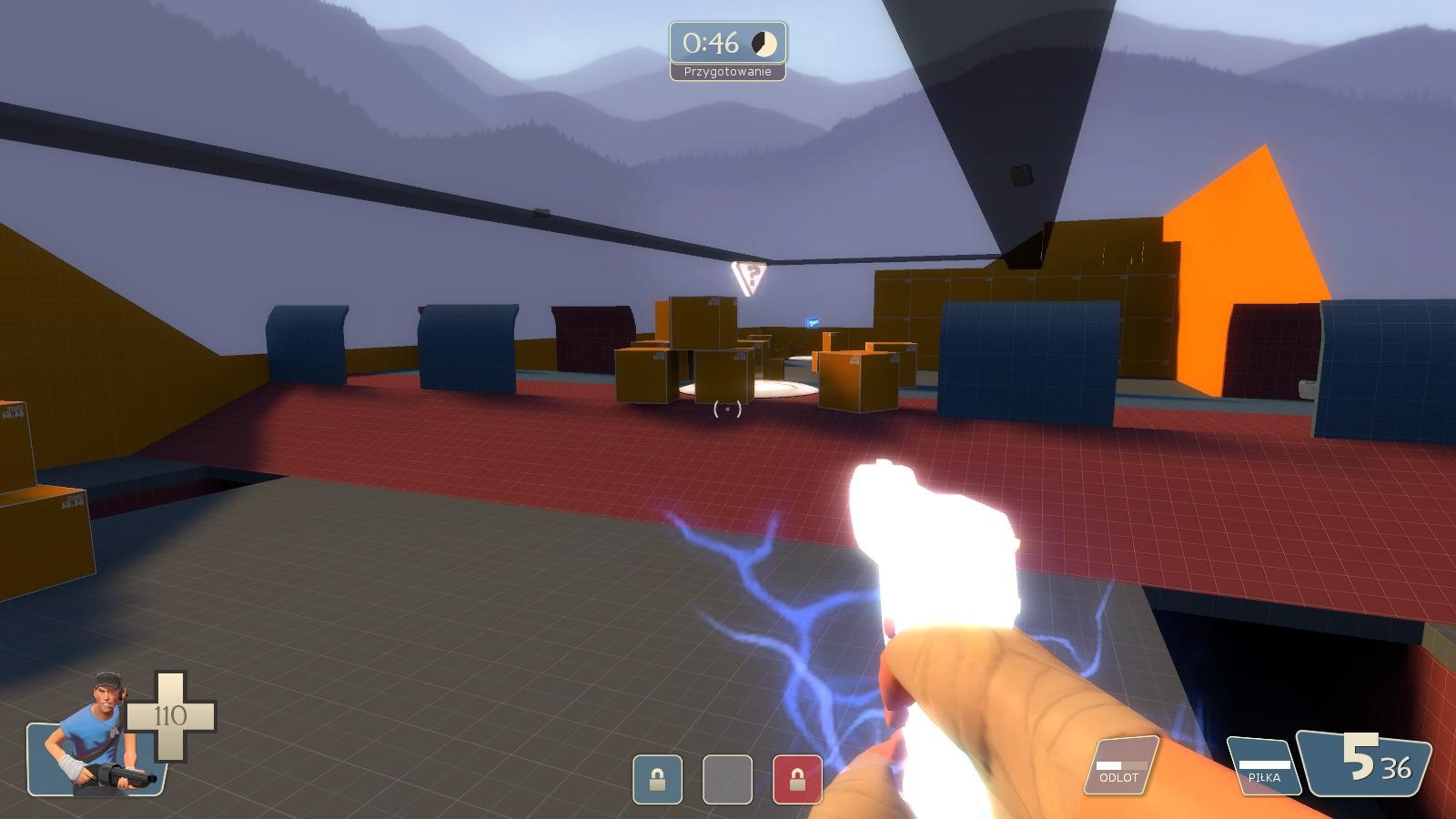Screen dimensions: 1456x819
Task: Choose the red locked control point icon
Action: point(797,779)
